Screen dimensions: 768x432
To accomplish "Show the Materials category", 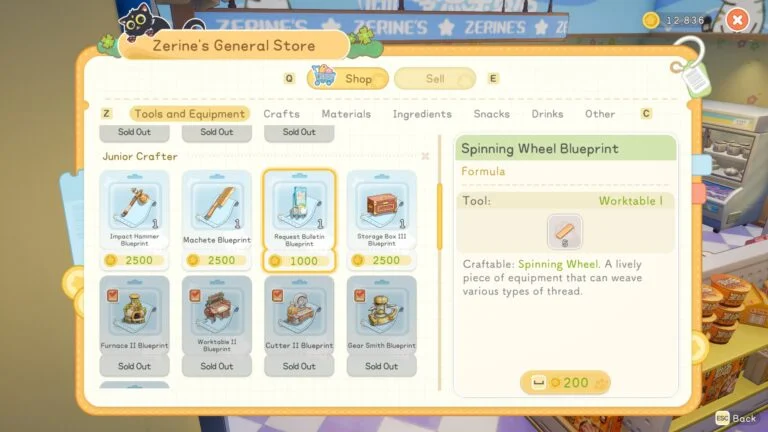I will (346, 114).
